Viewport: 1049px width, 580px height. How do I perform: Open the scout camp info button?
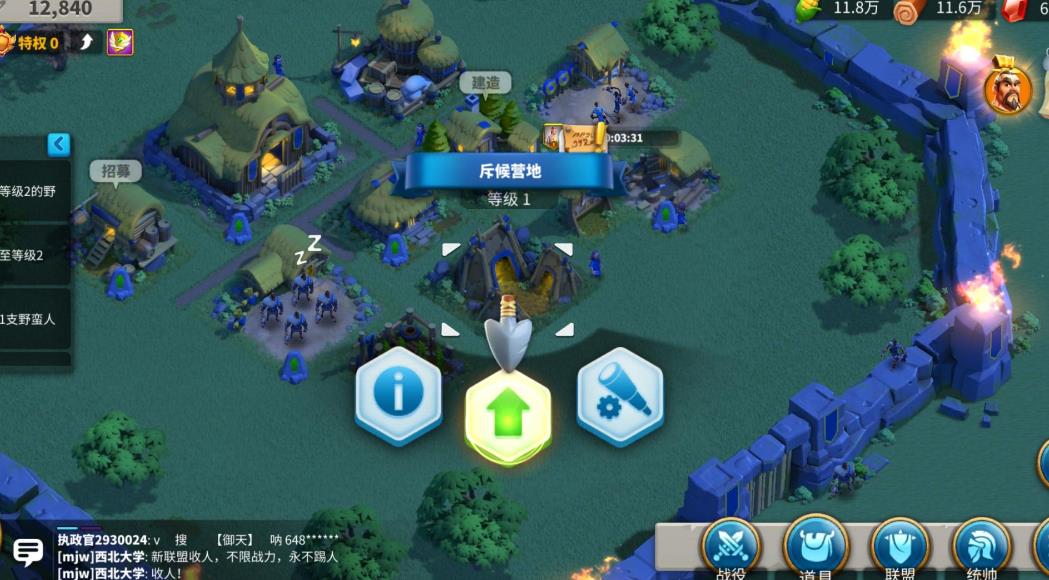[x=398, y=394]
